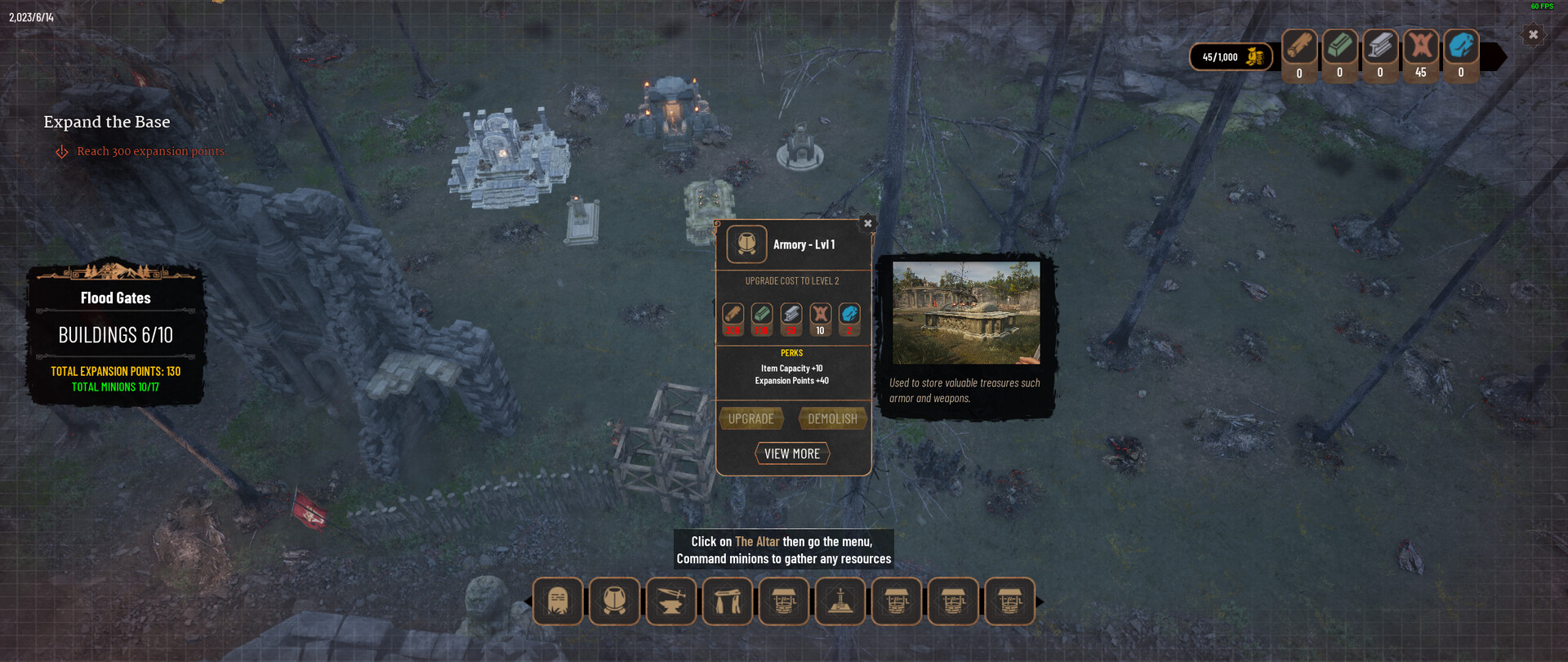This screenshot has width=1568, height=662.
Task: Click the blue crystal resource icon
Action: 1461,47
